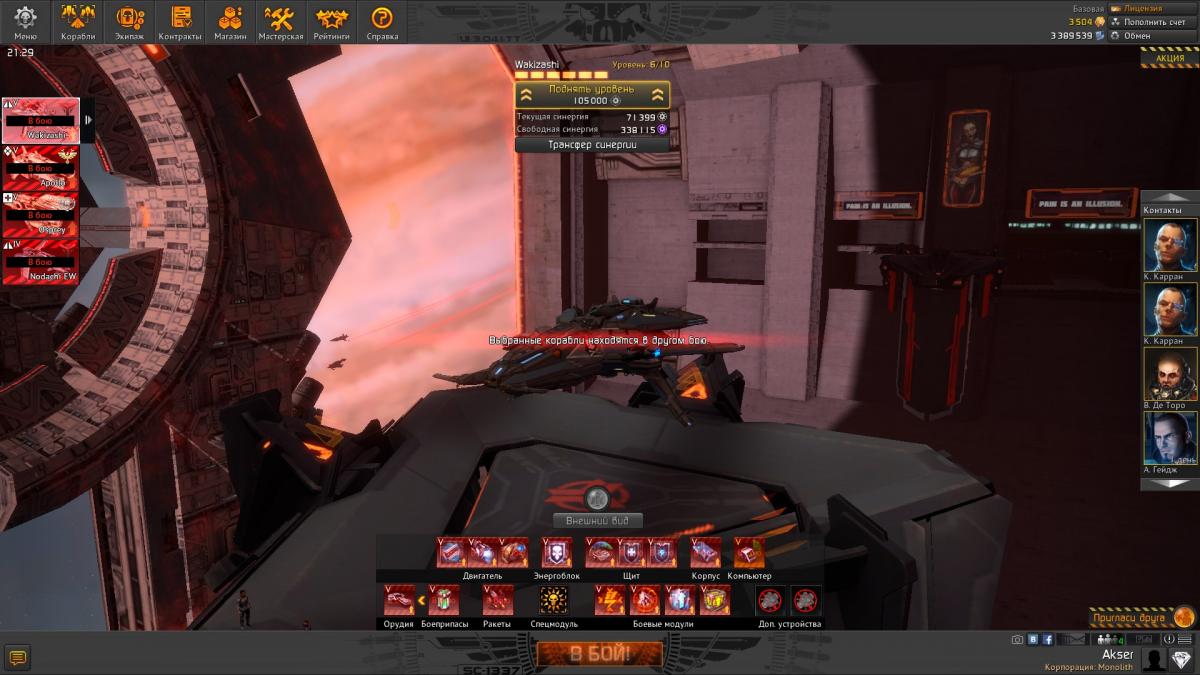Viewport: 1200px width, 675px height.
Task: Launch battle with В БОЙ! button
Action: pos(599,655)
